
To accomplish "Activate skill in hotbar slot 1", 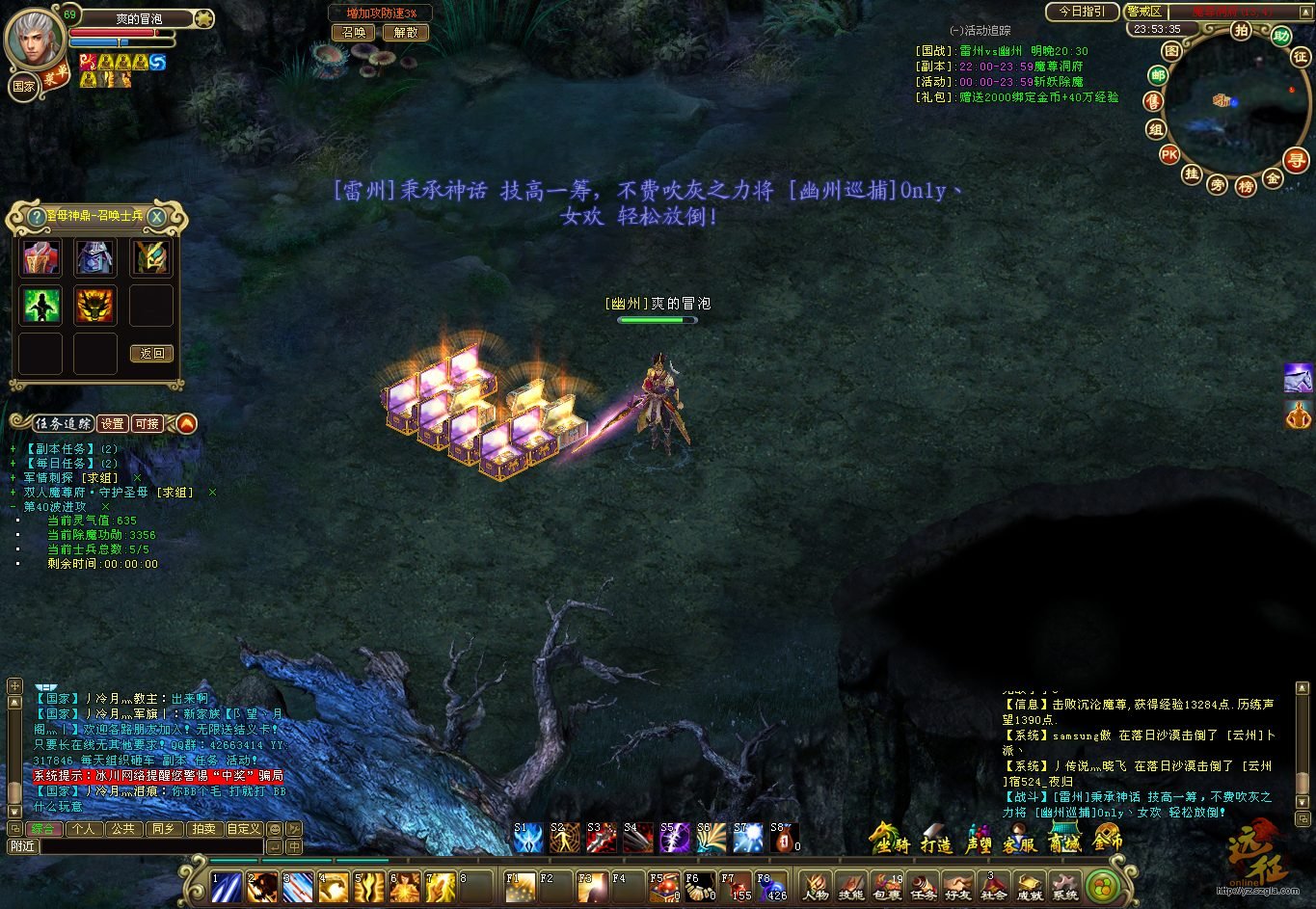I will pyautogui.click(x=227, y=886).
